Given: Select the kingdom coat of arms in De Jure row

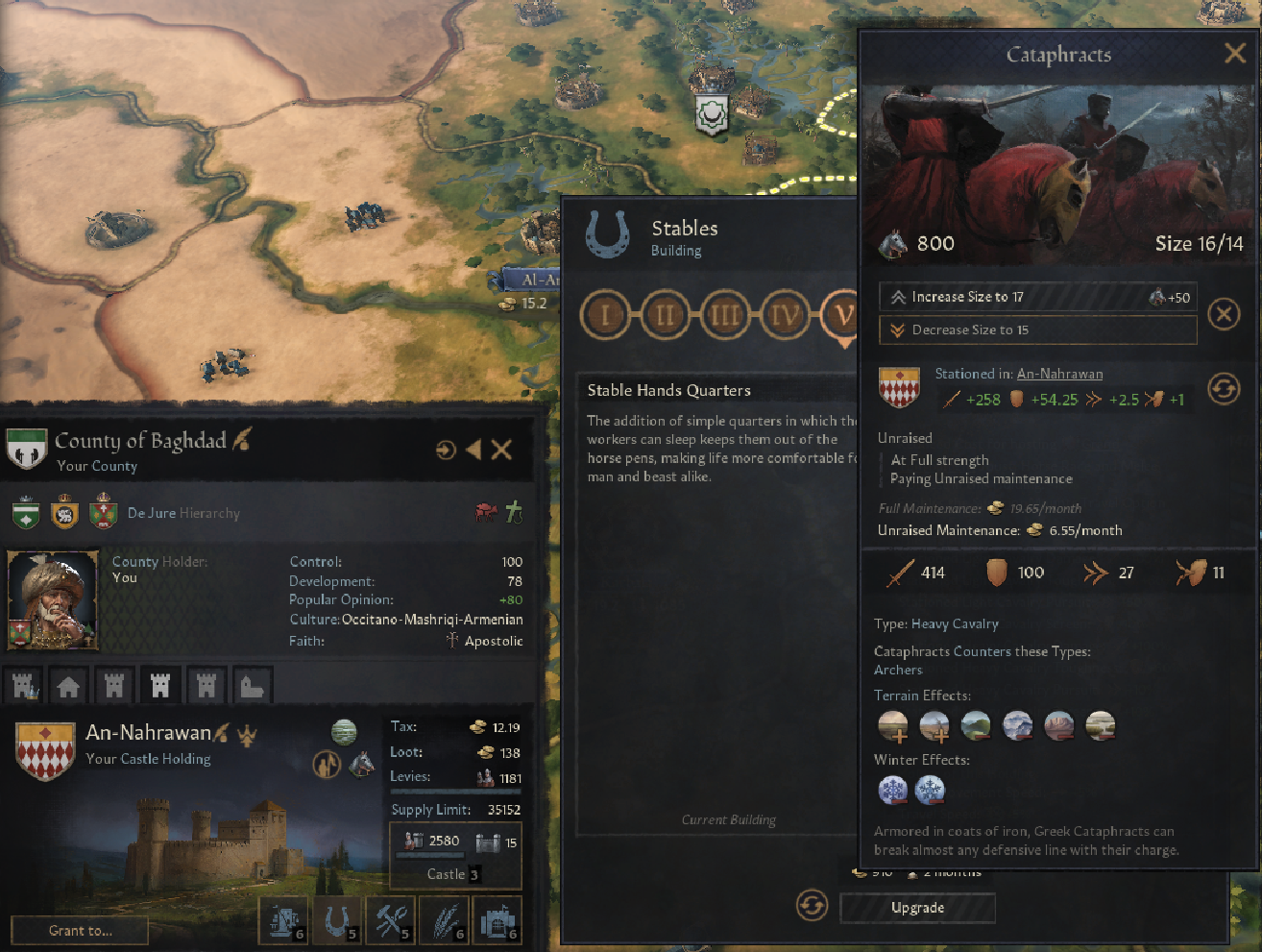Looking at the screenshot, I should coord(62,512).
